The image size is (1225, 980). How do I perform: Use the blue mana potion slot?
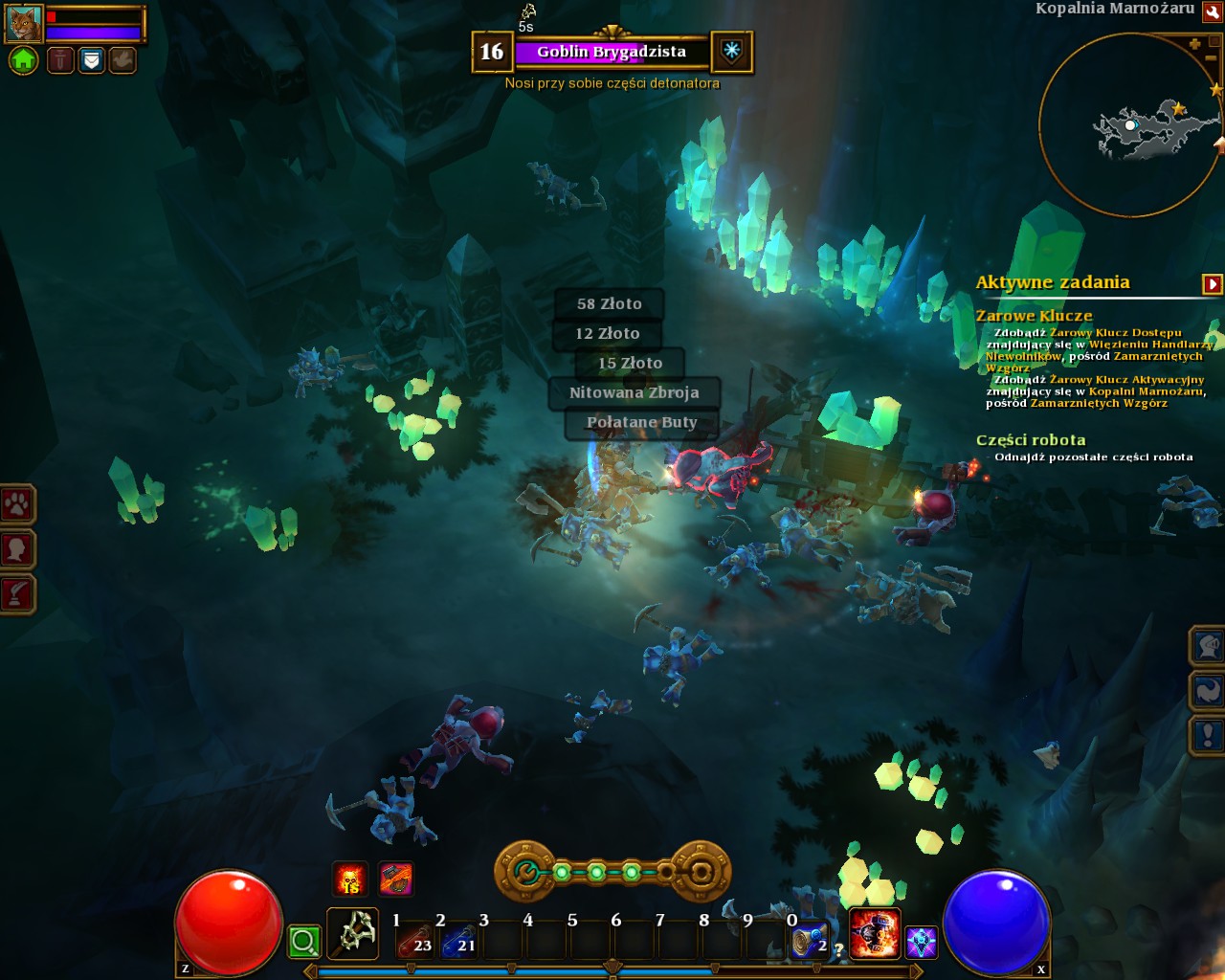460,941
